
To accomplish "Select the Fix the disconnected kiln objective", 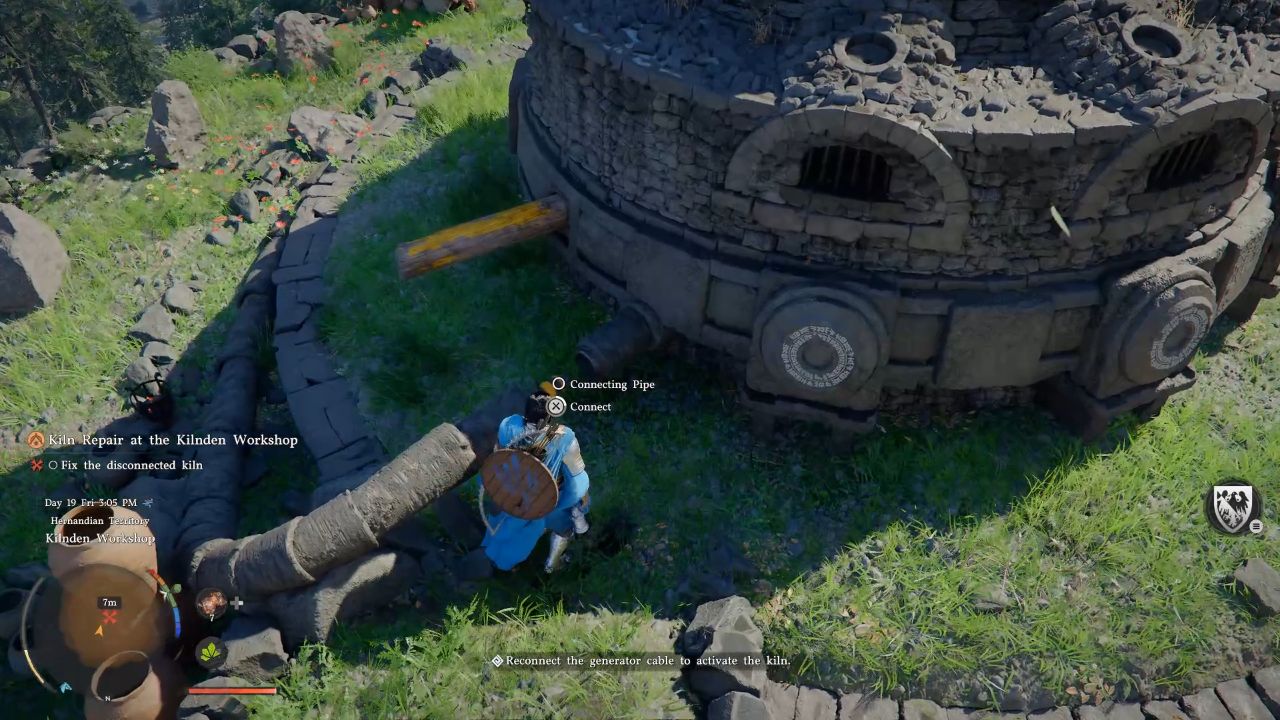I will coord(125,464).
